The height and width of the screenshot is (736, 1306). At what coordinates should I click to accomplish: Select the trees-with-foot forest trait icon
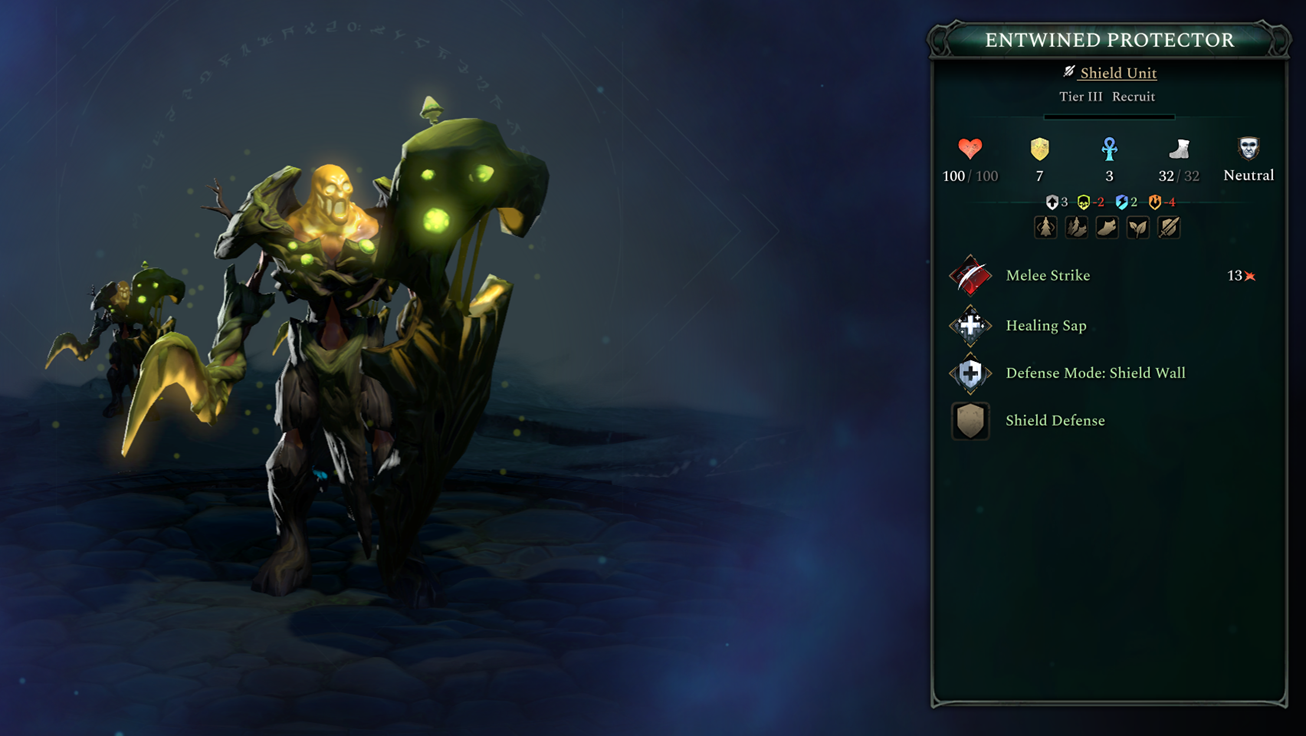tap(1076, 228)
